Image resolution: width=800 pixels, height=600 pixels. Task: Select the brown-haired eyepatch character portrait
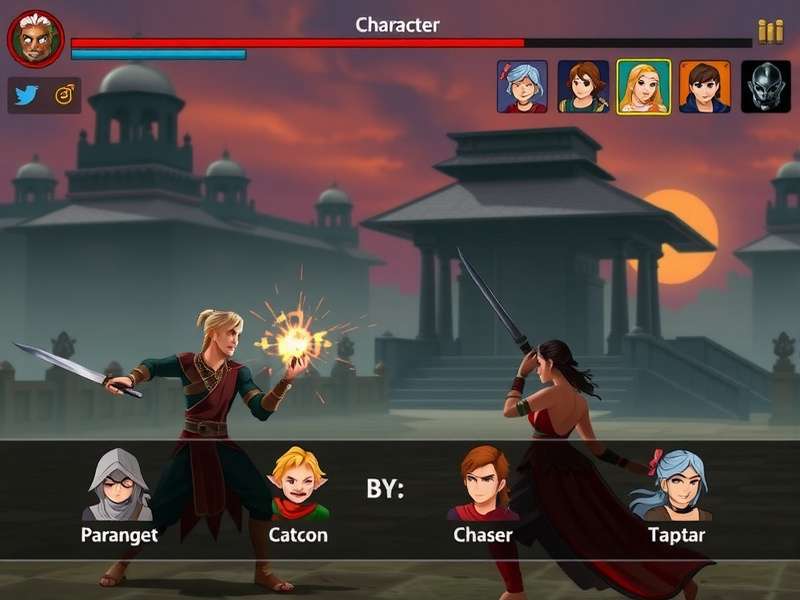[583, 87]
